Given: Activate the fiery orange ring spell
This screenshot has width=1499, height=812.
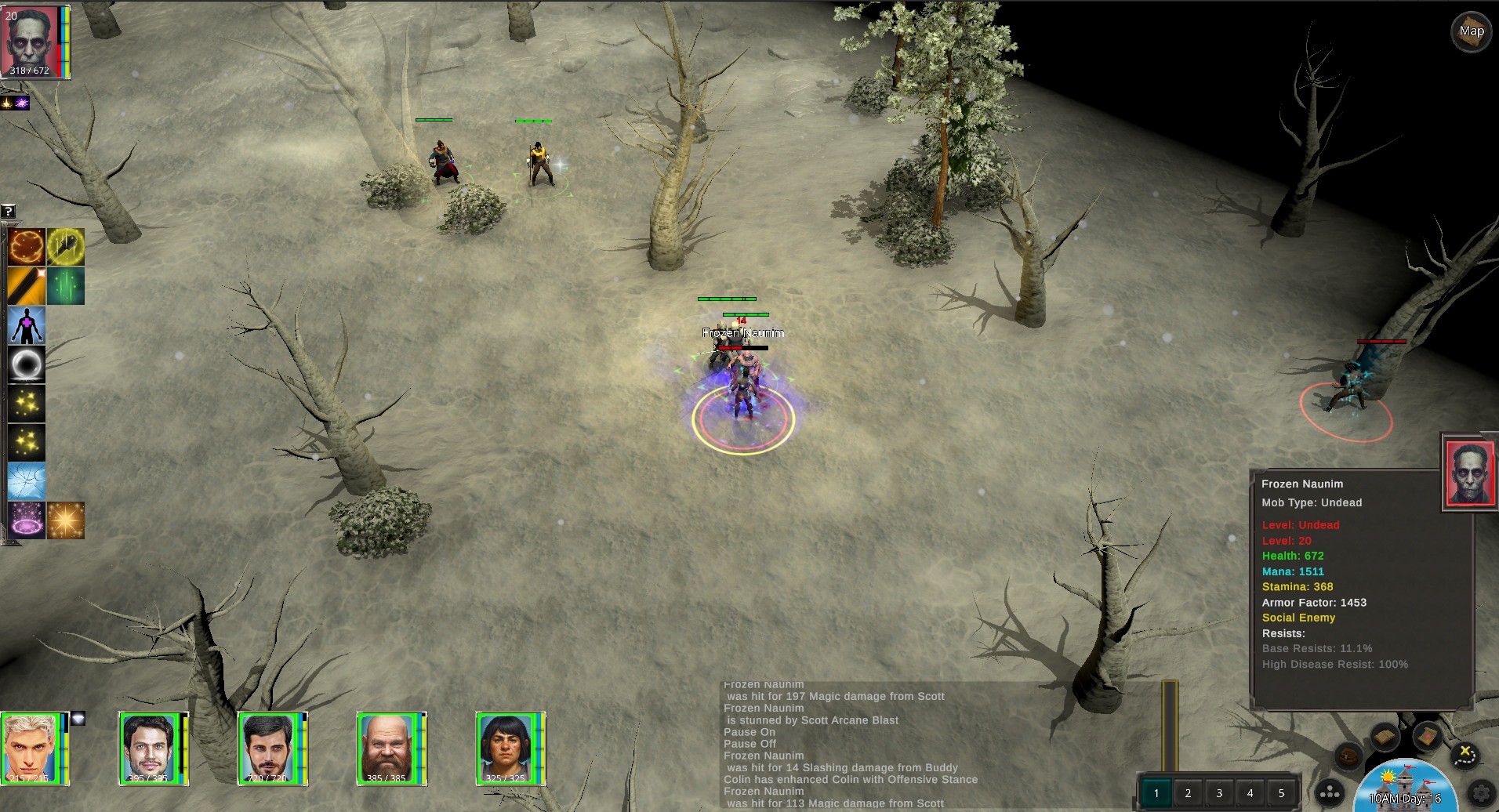Looking at the screenshot, I should (x=27, y=247).
